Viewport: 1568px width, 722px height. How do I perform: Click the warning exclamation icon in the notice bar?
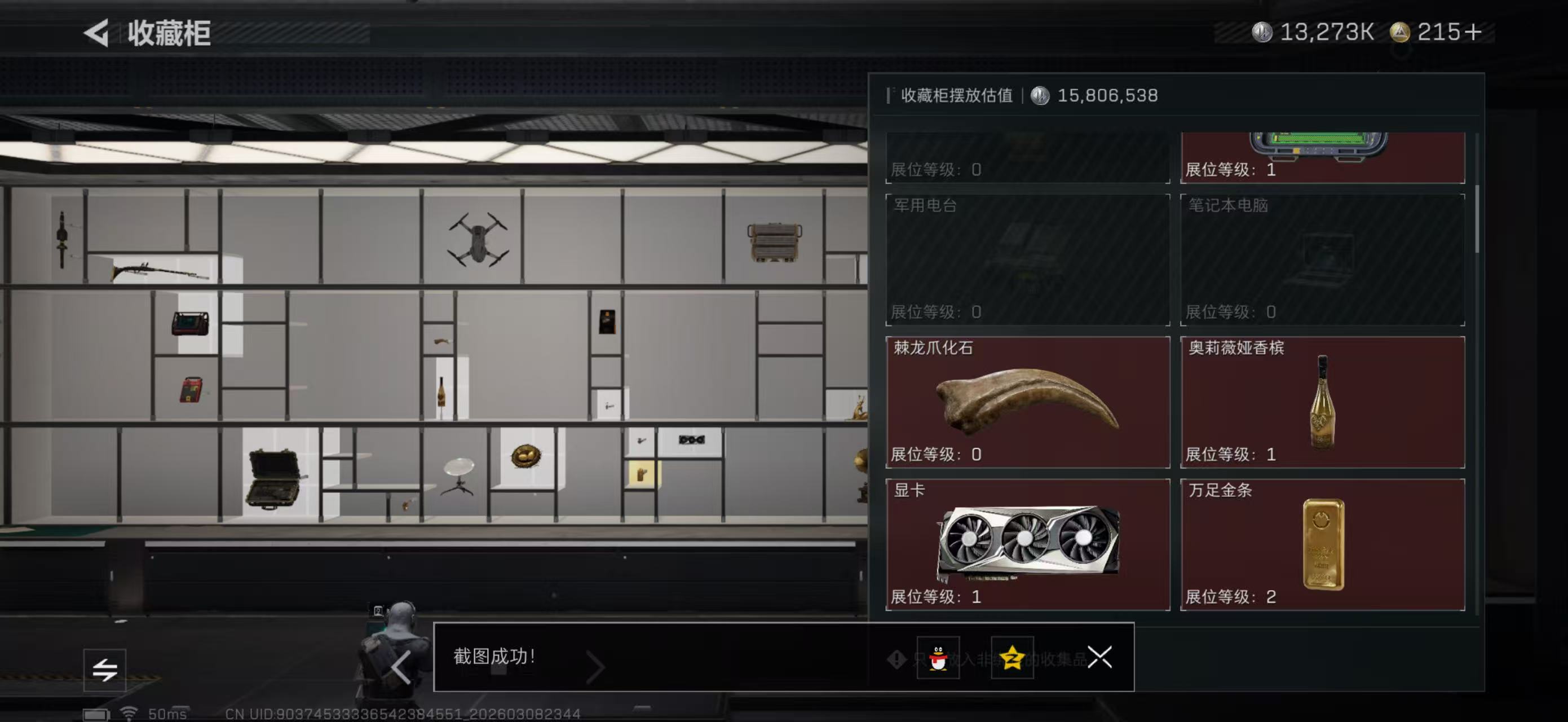pyautogui.click(x=897, y=659)
